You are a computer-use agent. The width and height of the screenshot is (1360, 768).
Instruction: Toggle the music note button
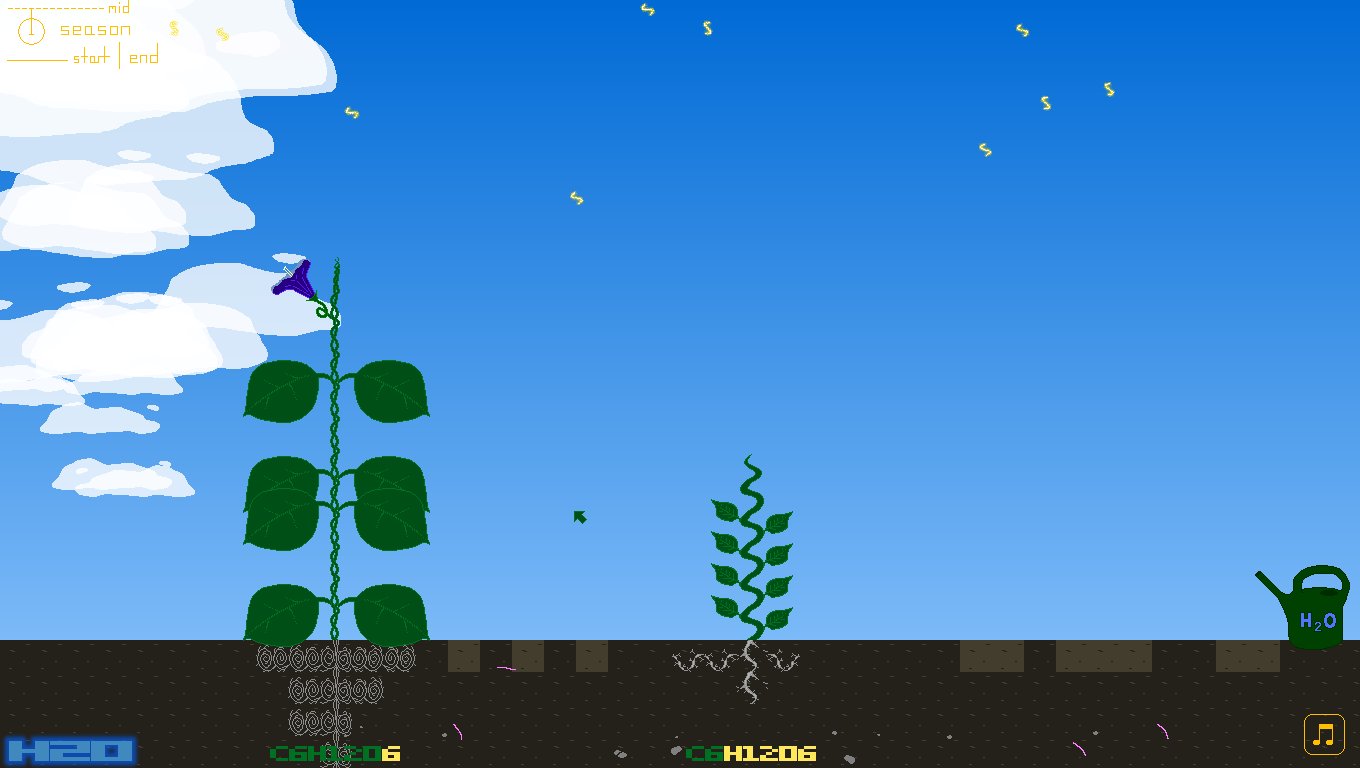pos(1322,734)
